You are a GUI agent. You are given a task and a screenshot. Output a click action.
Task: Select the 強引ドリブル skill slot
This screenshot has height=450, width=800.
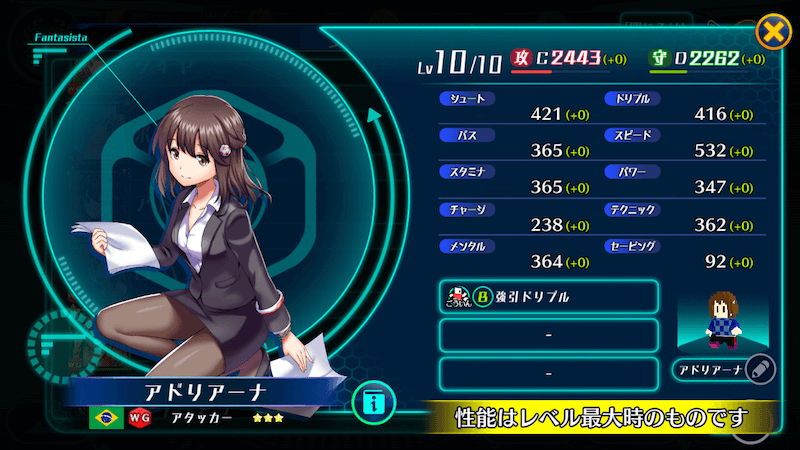pyautogui.click(x=548, y=297)
